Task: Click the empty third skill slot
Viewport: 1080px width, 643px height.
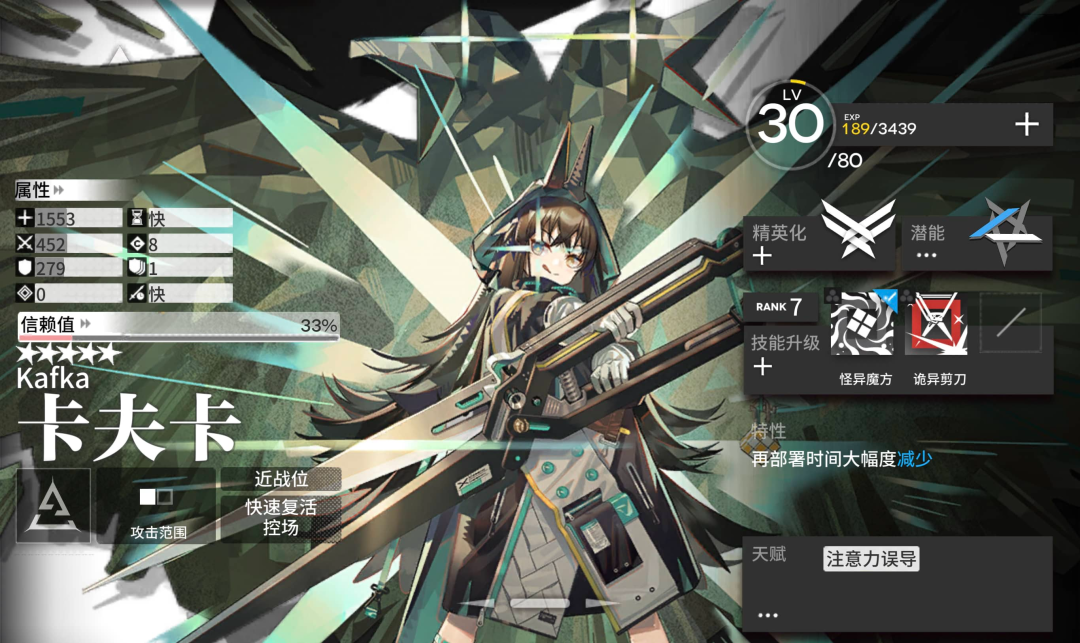Action: point(1010,323)
